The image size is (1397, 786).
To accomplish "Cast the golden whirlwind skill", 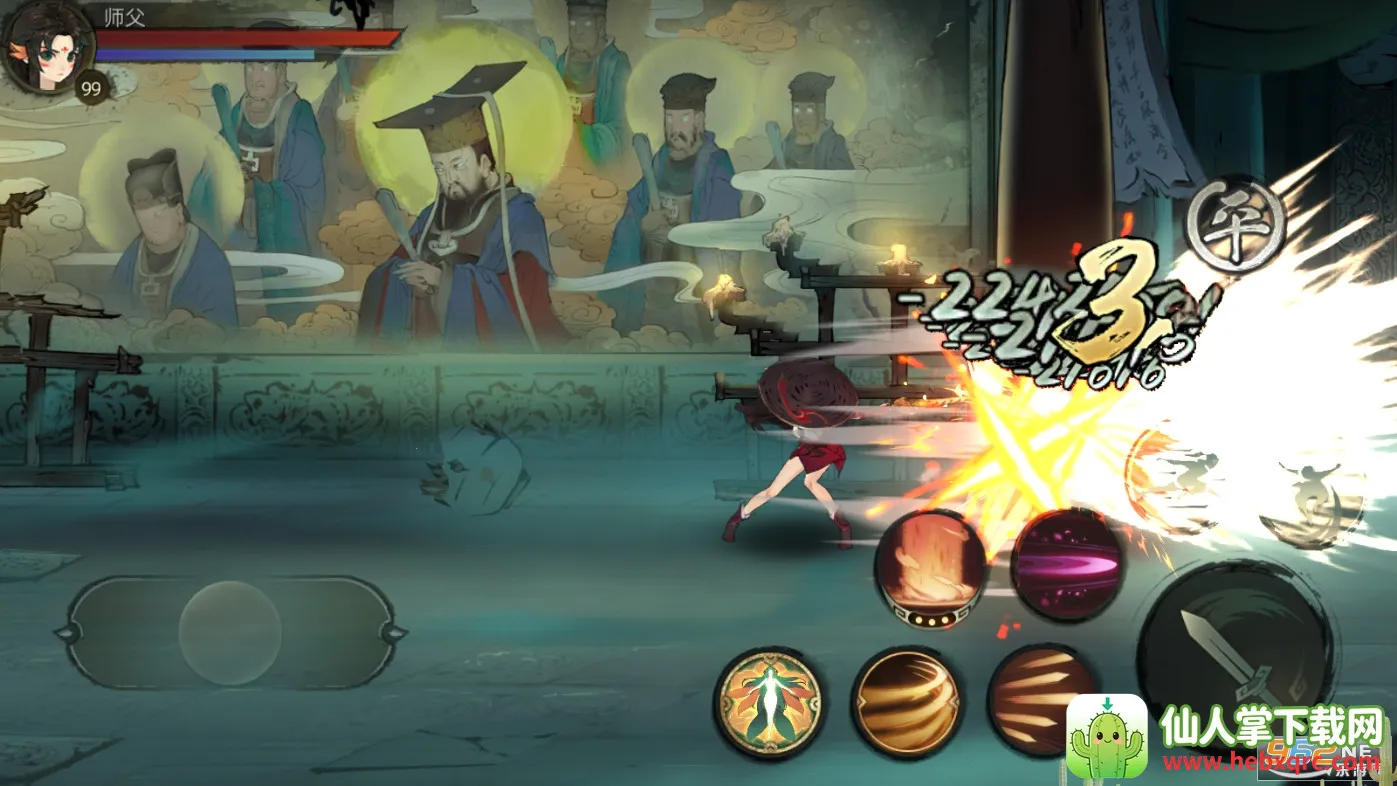I will pos(907,700).
